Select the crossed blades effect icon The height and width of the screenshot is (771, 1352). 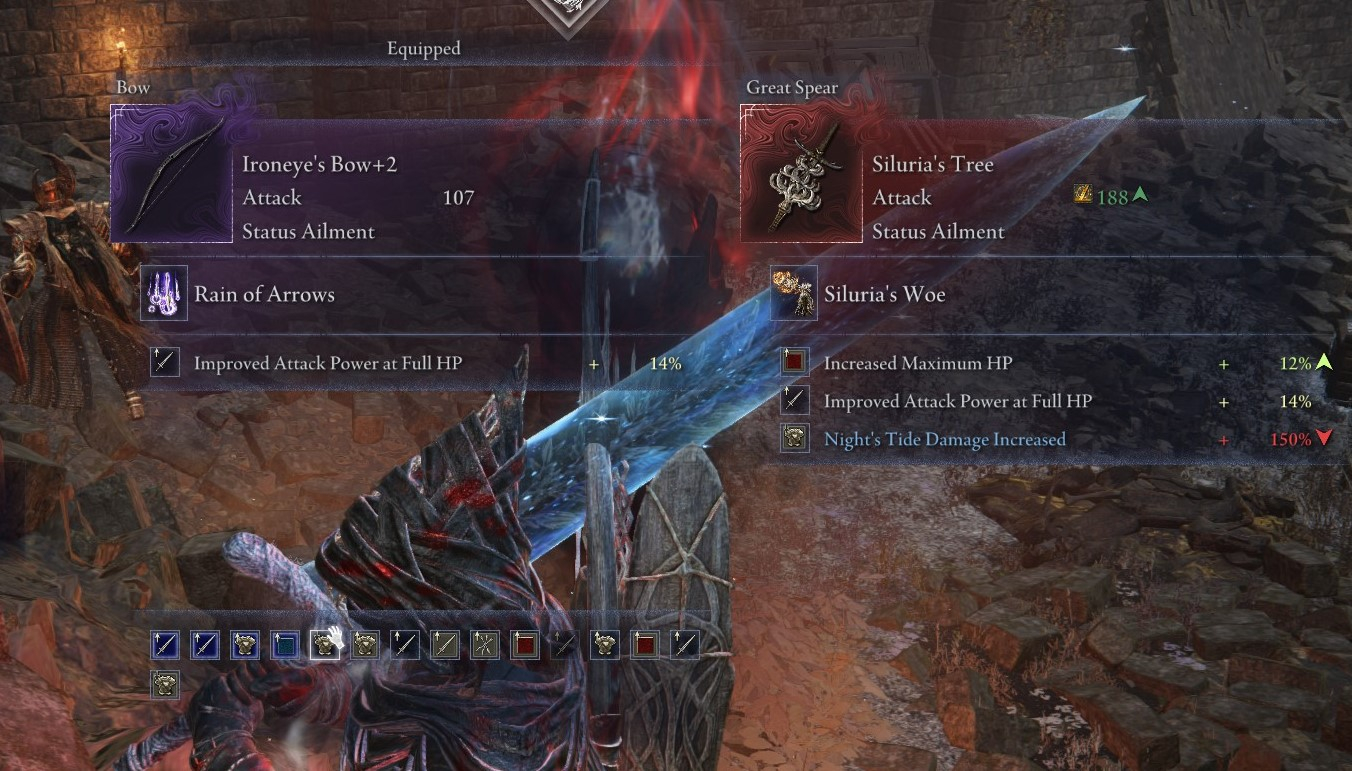(x=485, y=645)
